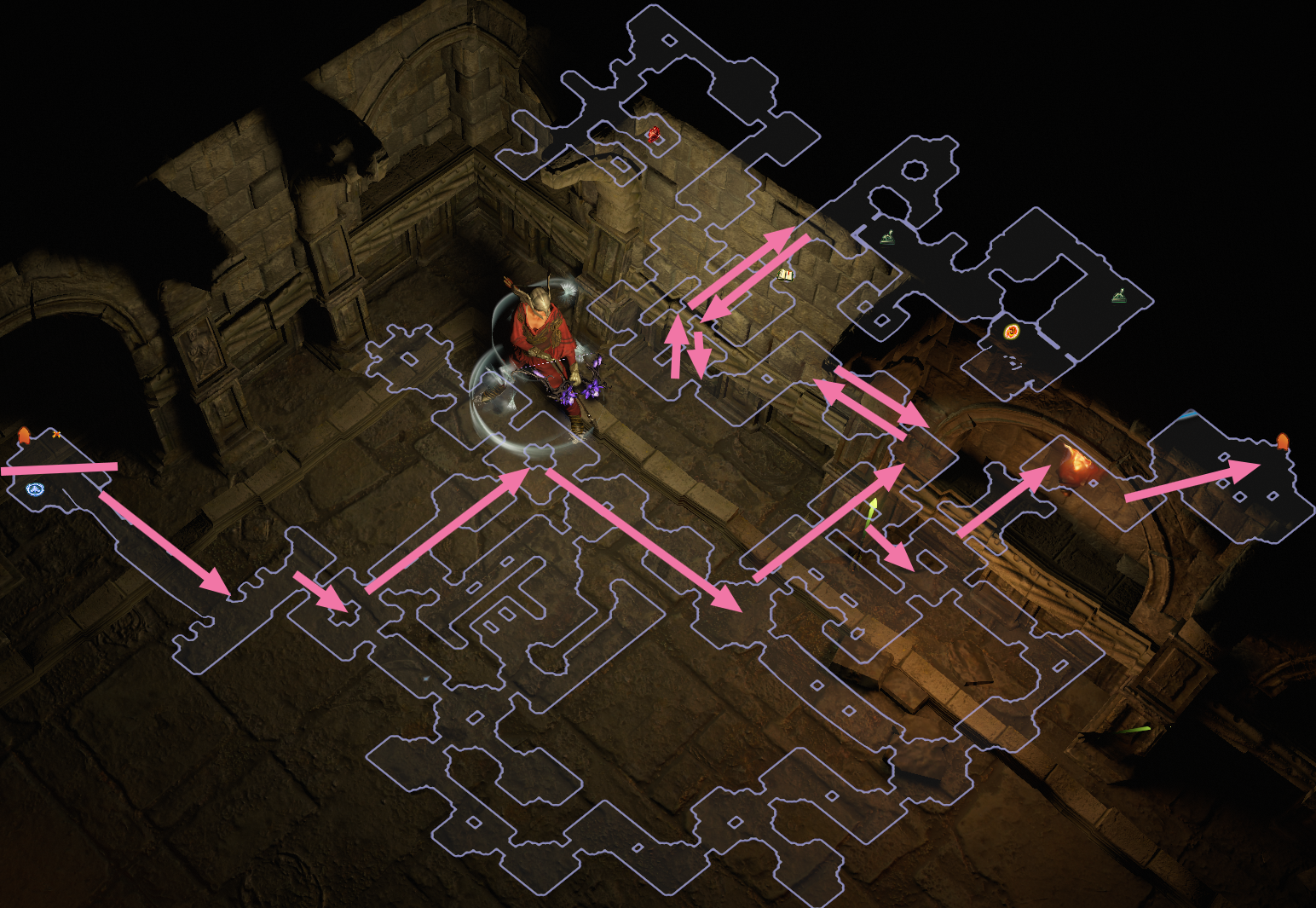Image resolution: width=1316 pixels, height=908 pixels.
Task: Click the orange swirl marker on the map
Action: [1012, 332]
